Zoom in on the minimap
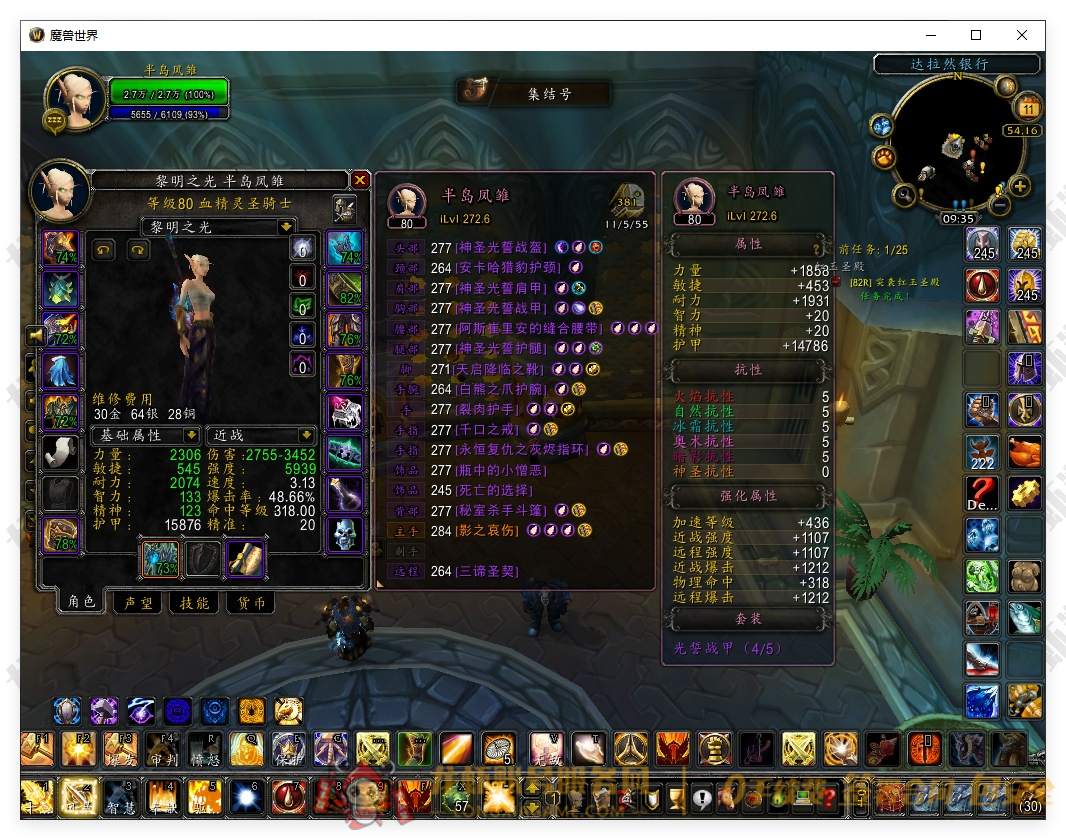This screenshot has height=840, width=1066. coord(1020,186)
